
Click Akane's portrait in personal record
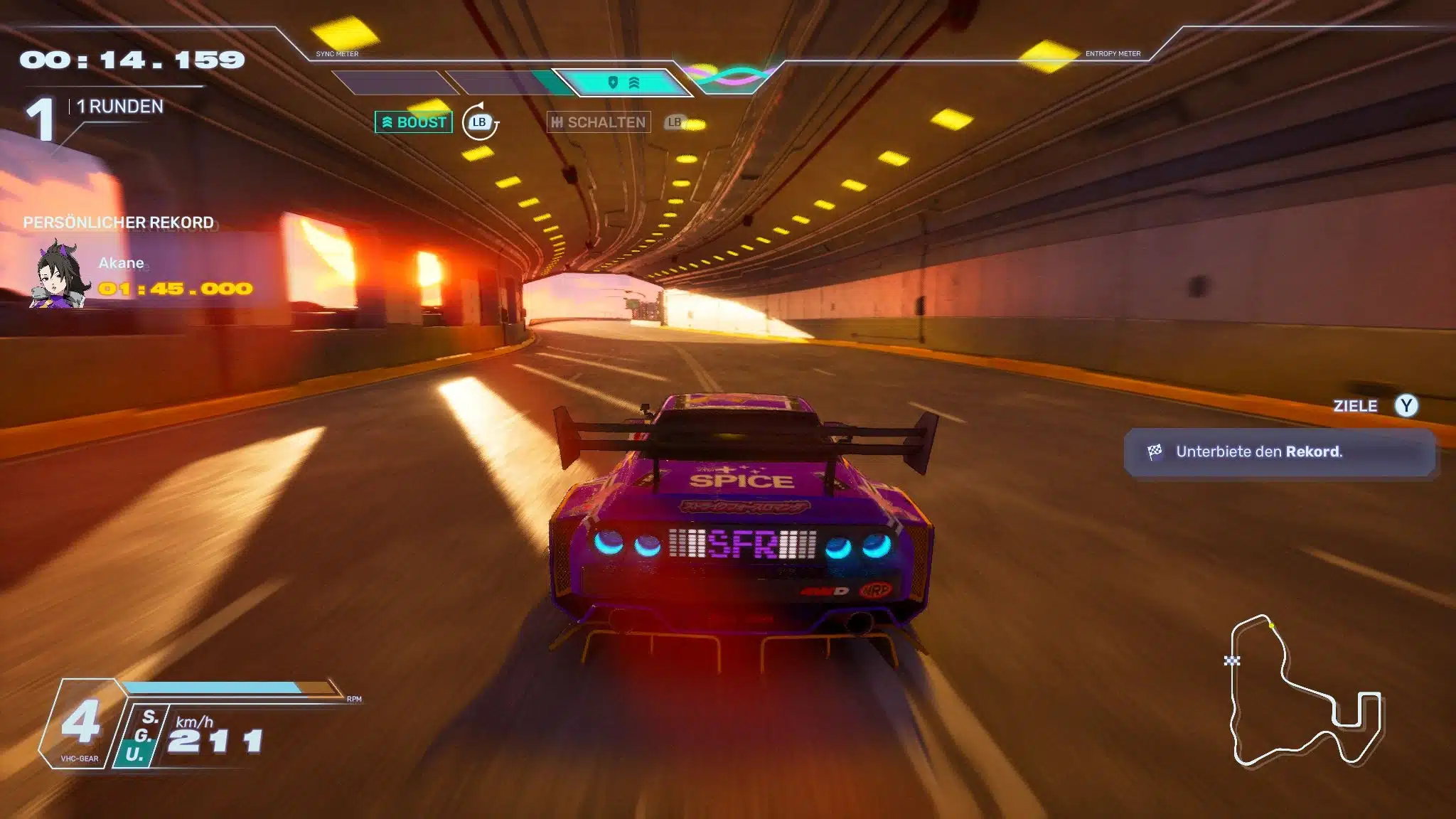(x=60, y=276)
